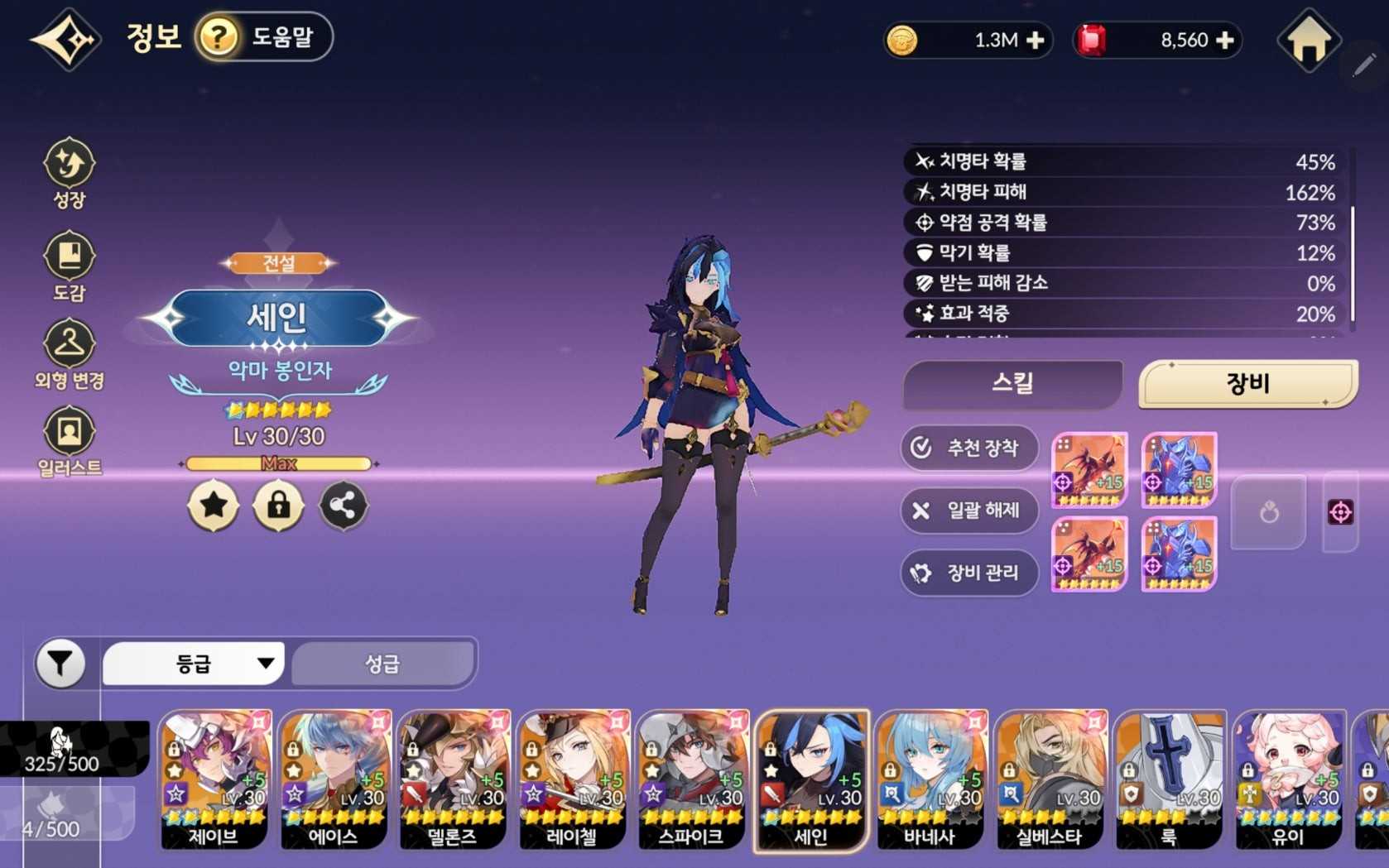The width and height of the screenshot is (1389, 868).
Task: Open the 성장 growth menu
Action: (70, 172)
